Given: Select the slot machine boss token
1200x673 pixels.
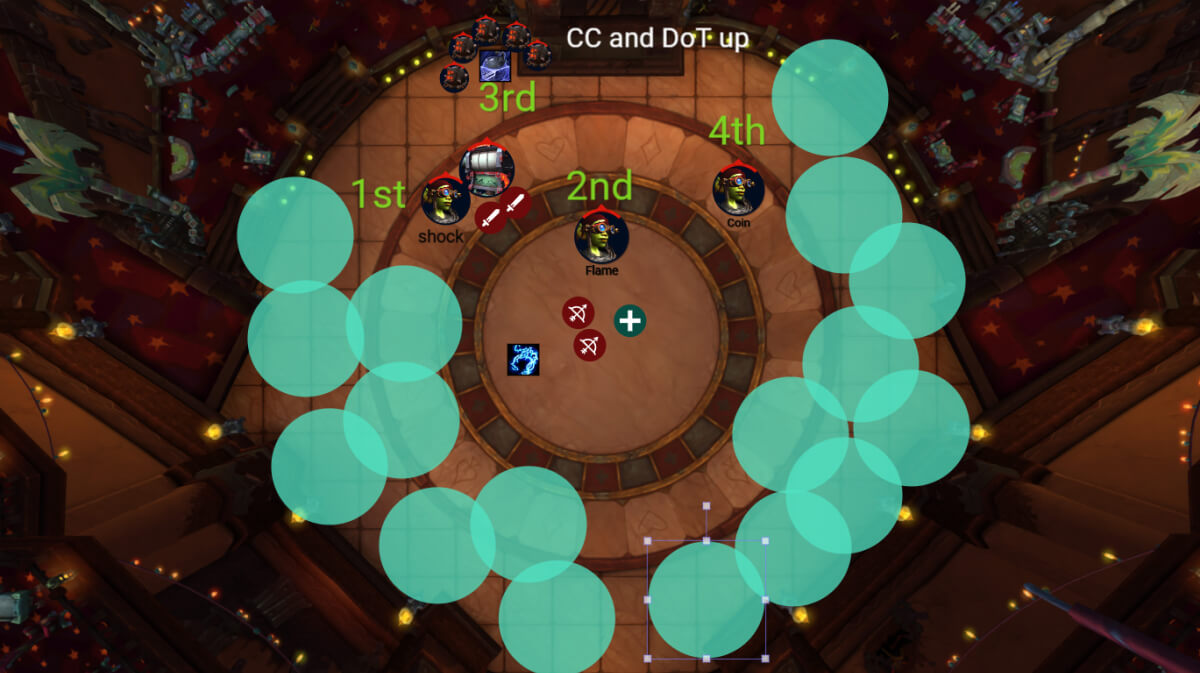Looking at the screenshot, I should pos(487,170).
